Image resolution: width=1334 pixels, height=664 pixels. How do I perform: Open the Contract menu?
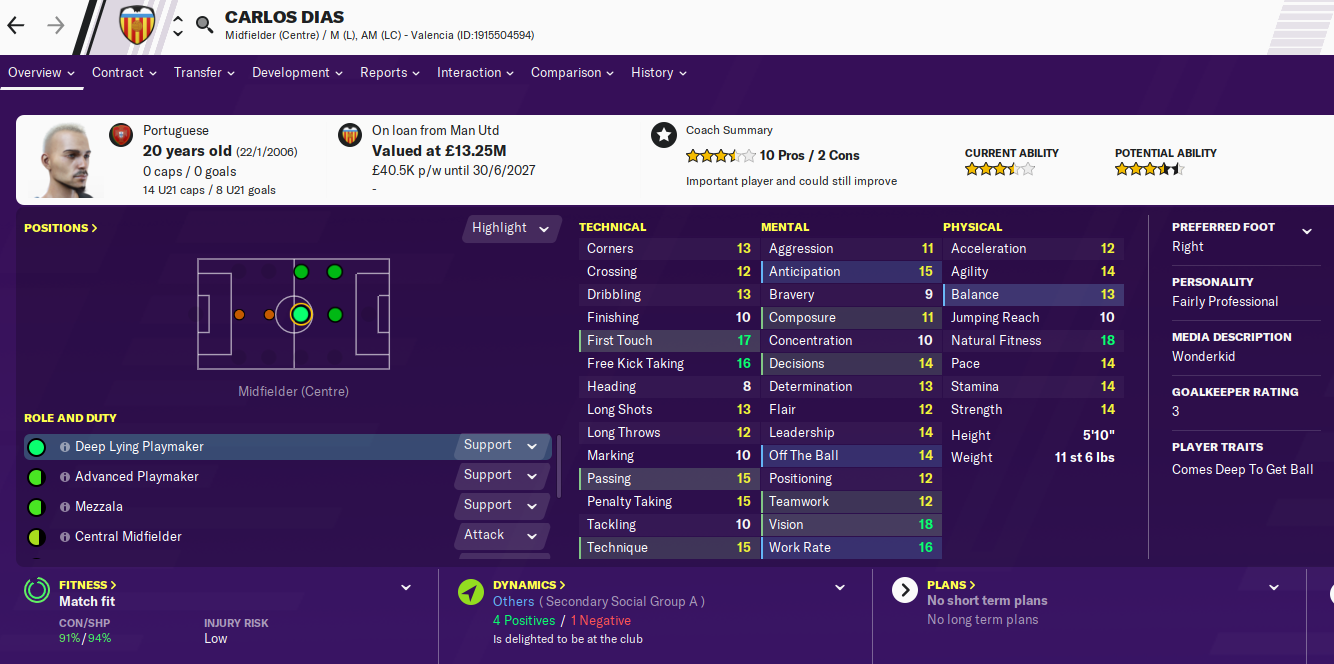click(124, 73)
